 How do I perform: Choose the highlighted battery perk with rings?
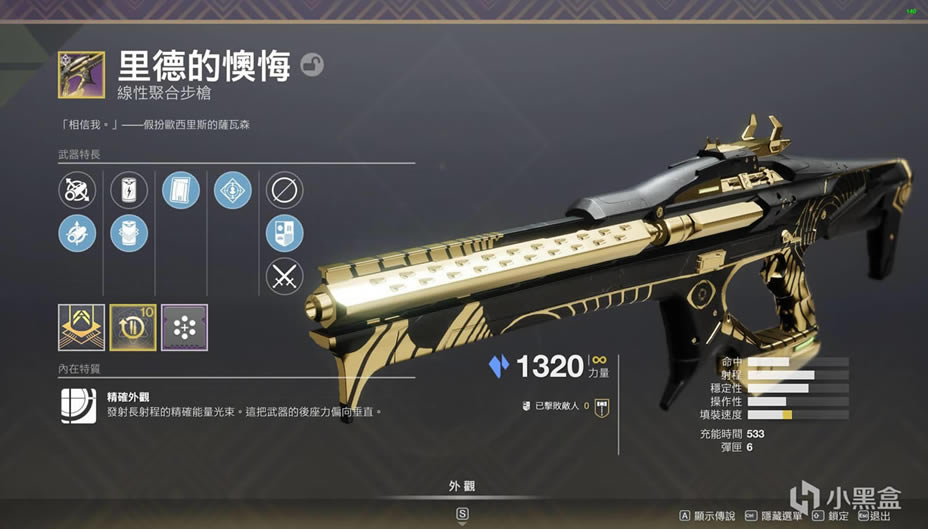[129, 233]
